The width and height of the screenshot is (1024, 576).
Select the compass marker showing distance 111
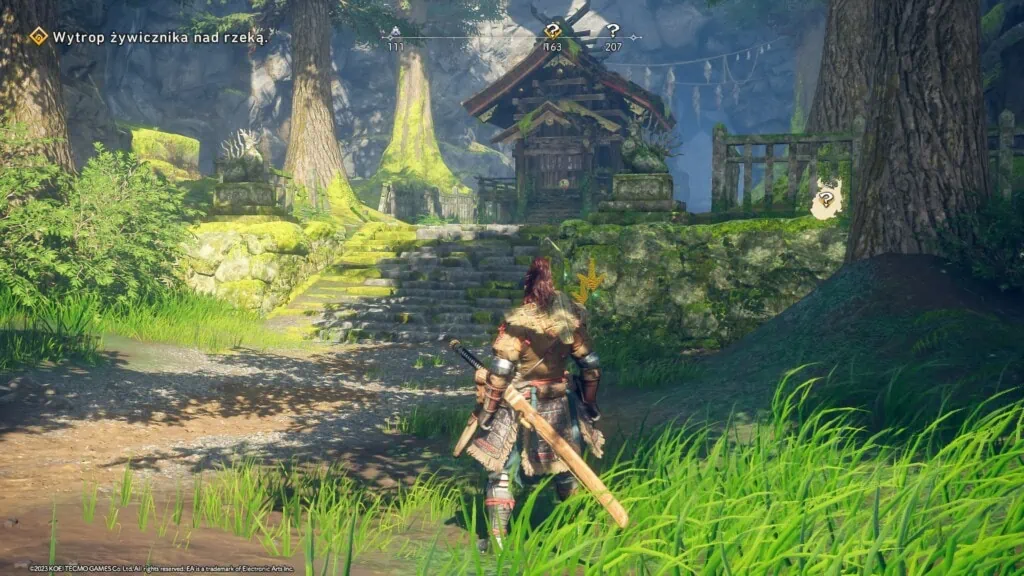click(x=395, y=33)
